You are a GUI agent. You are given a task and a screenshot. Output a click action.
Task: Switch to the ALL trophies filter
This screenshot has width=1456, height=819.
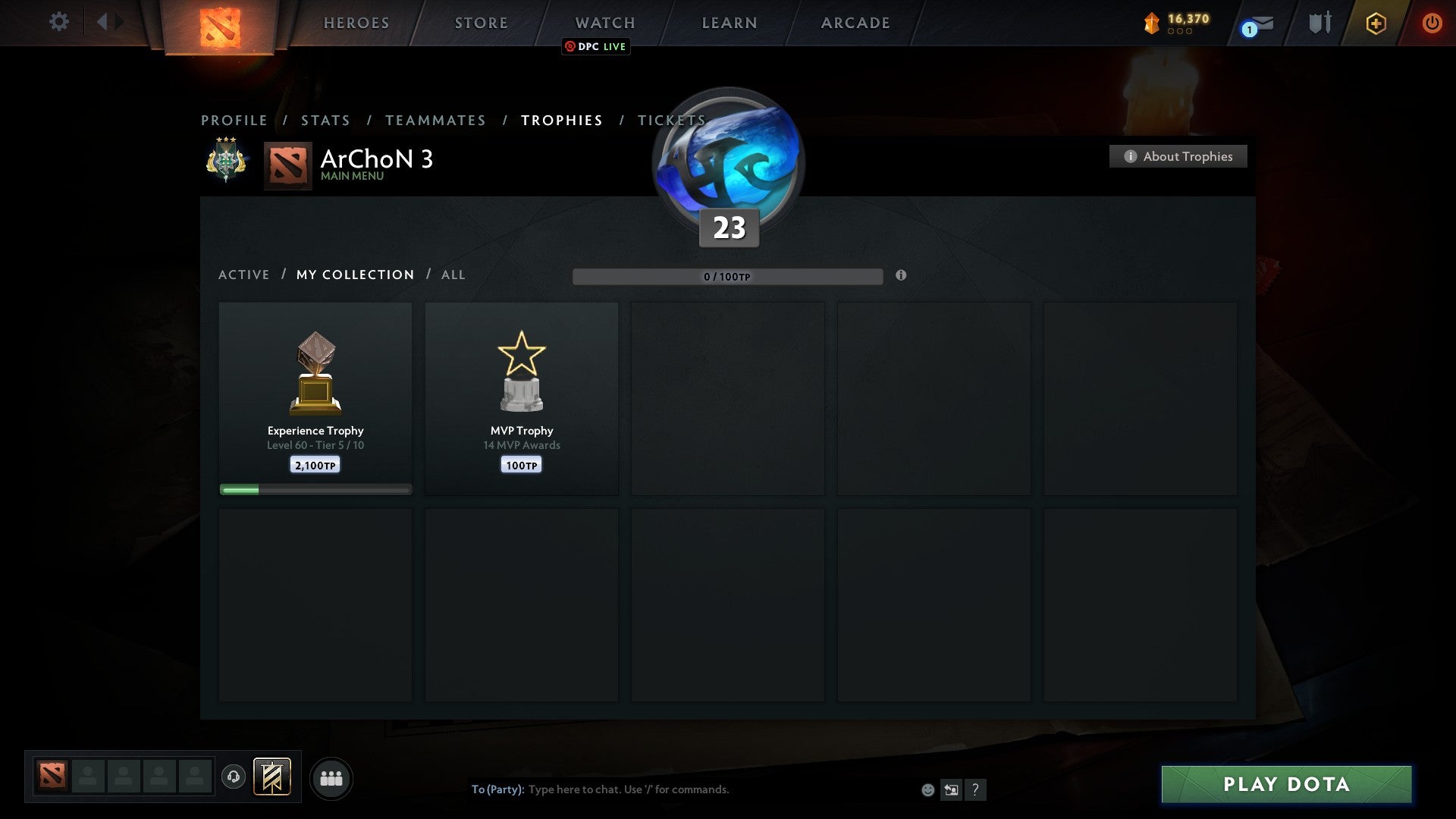[453, 275]
